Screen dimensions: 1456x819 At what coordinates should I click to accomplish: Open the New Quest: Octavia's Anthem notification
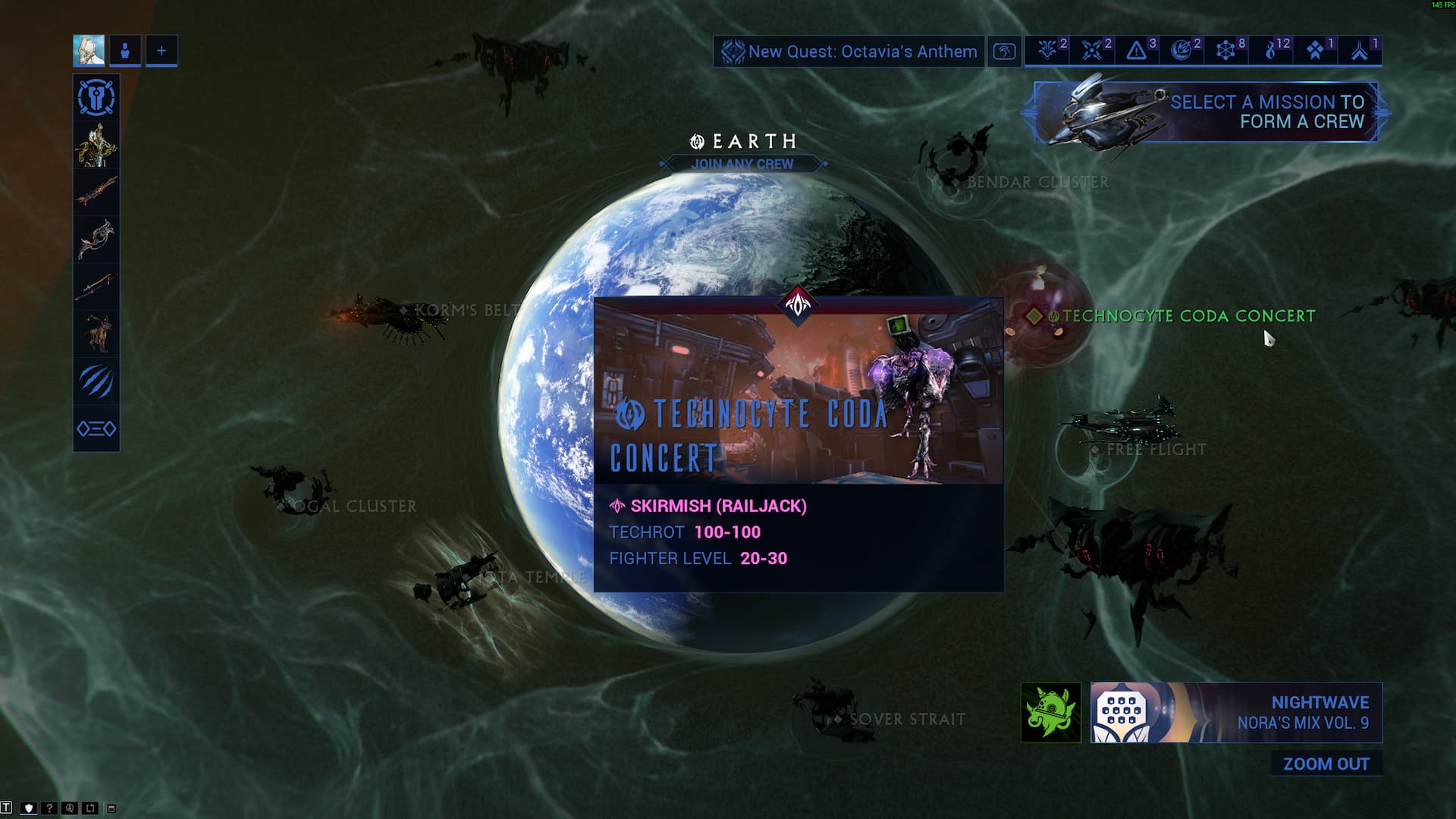tap(849, 52)
